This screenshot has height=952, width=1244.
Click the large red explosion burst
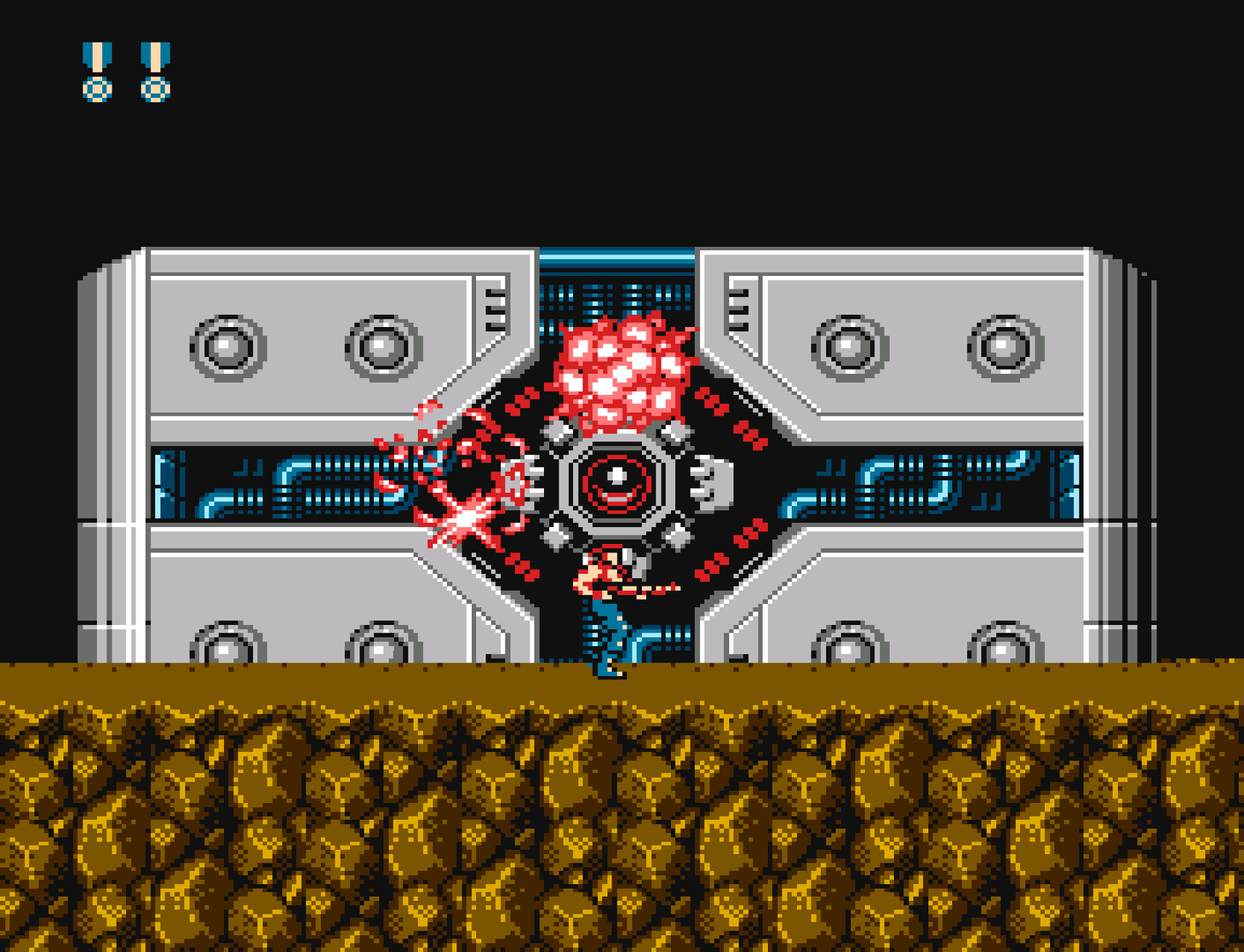(617, 370)
